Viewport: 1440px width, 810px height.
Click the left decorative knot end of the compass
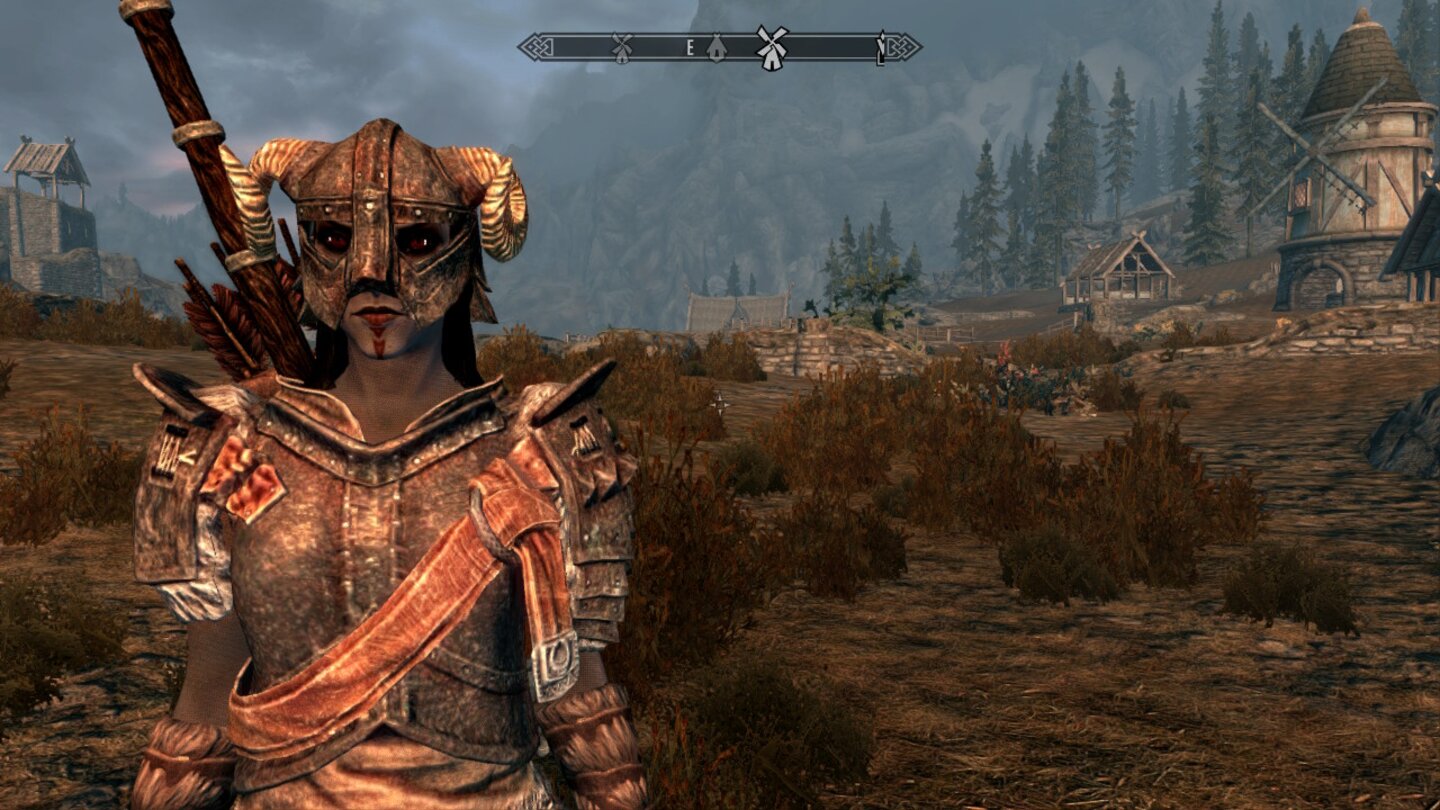coord(535,46)
